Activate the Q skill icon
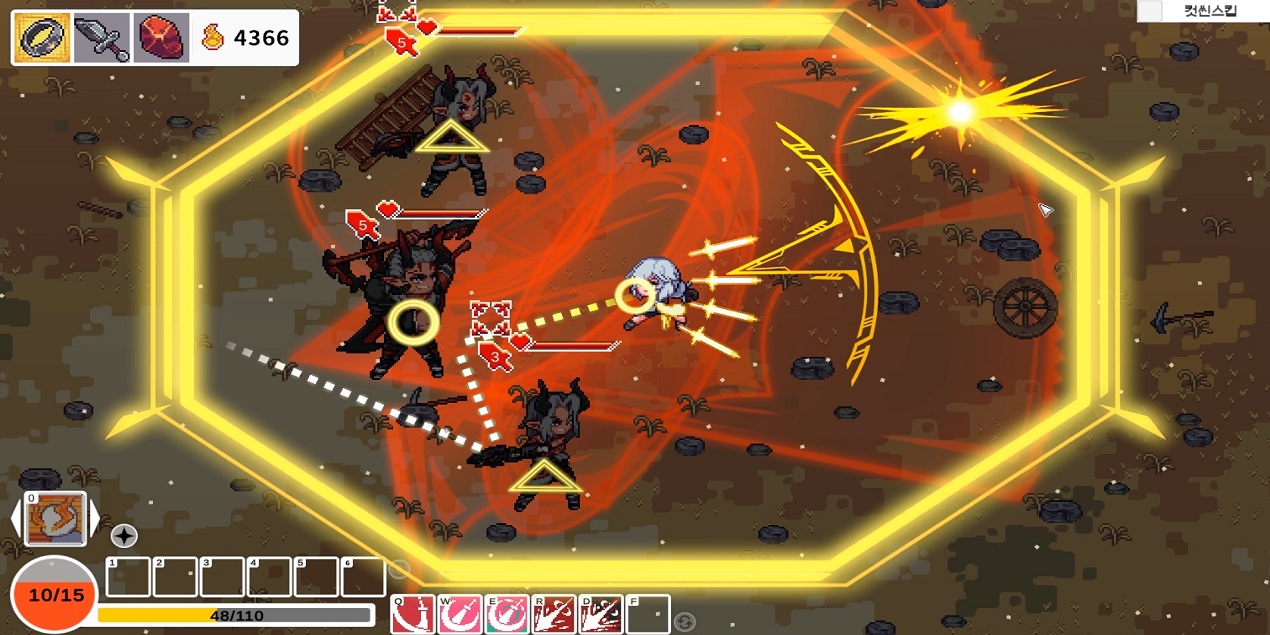 pyautogui.click(x=412, y=614)
